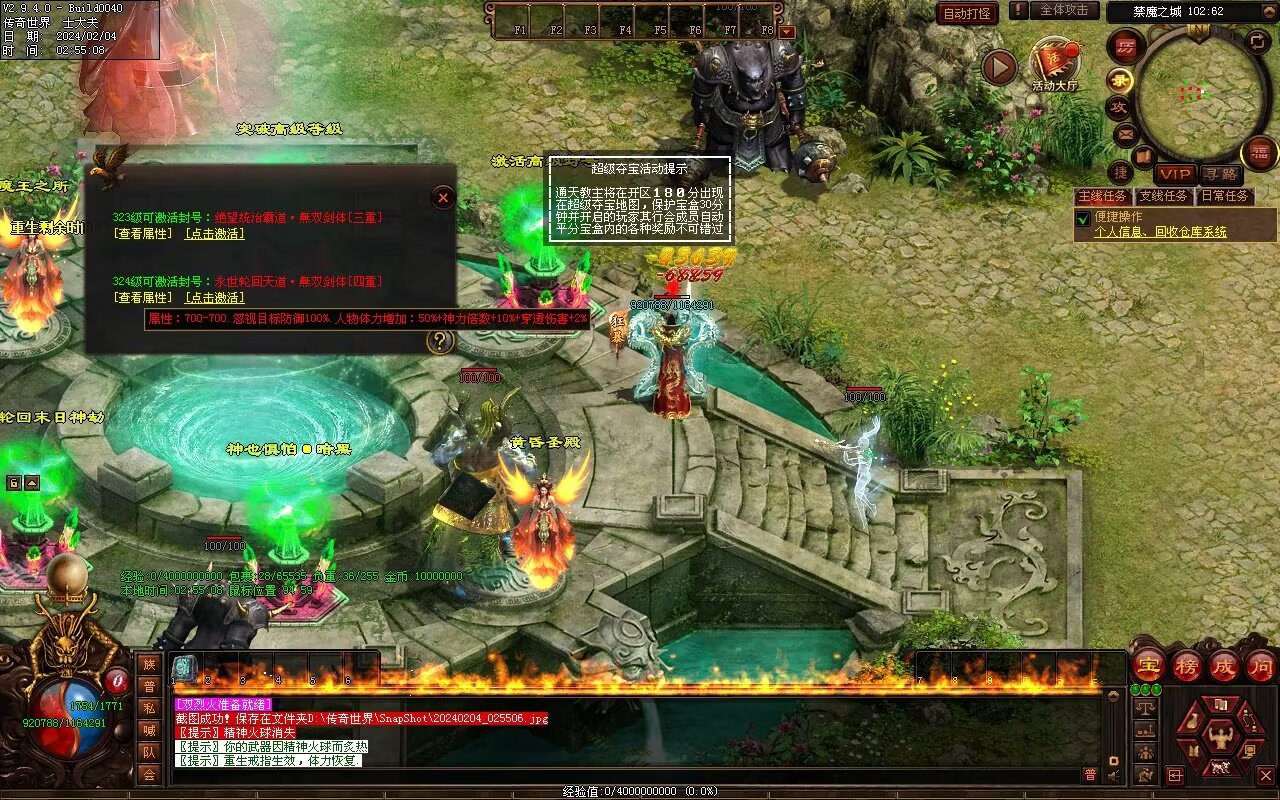1280x800 pixels.
Task: Open the 榜 rankings button
Action: tap(1187, 666)
